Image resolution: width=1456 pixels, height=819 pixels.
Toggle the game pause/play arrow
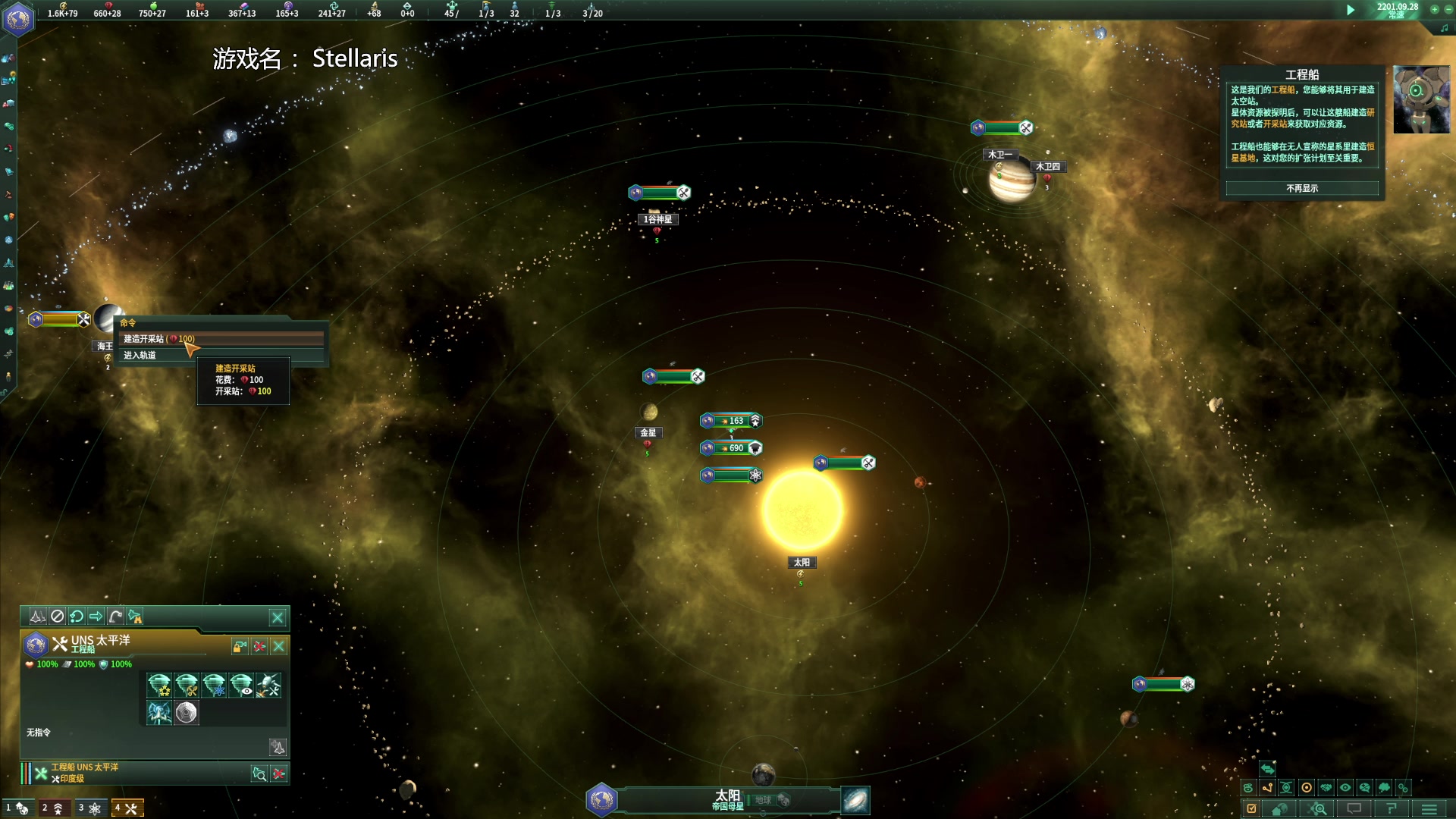point(1350,10)
